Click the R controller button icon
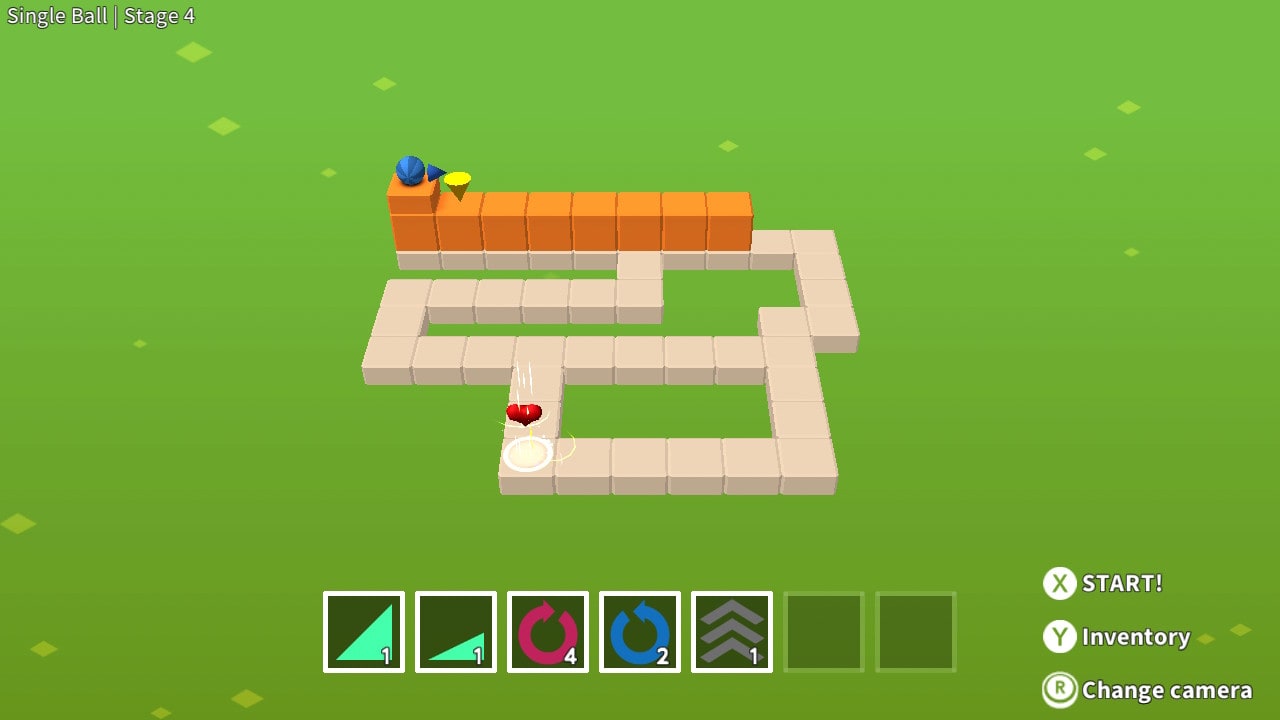Viewport: 1280px width, 720px height. pos(1060,690)
